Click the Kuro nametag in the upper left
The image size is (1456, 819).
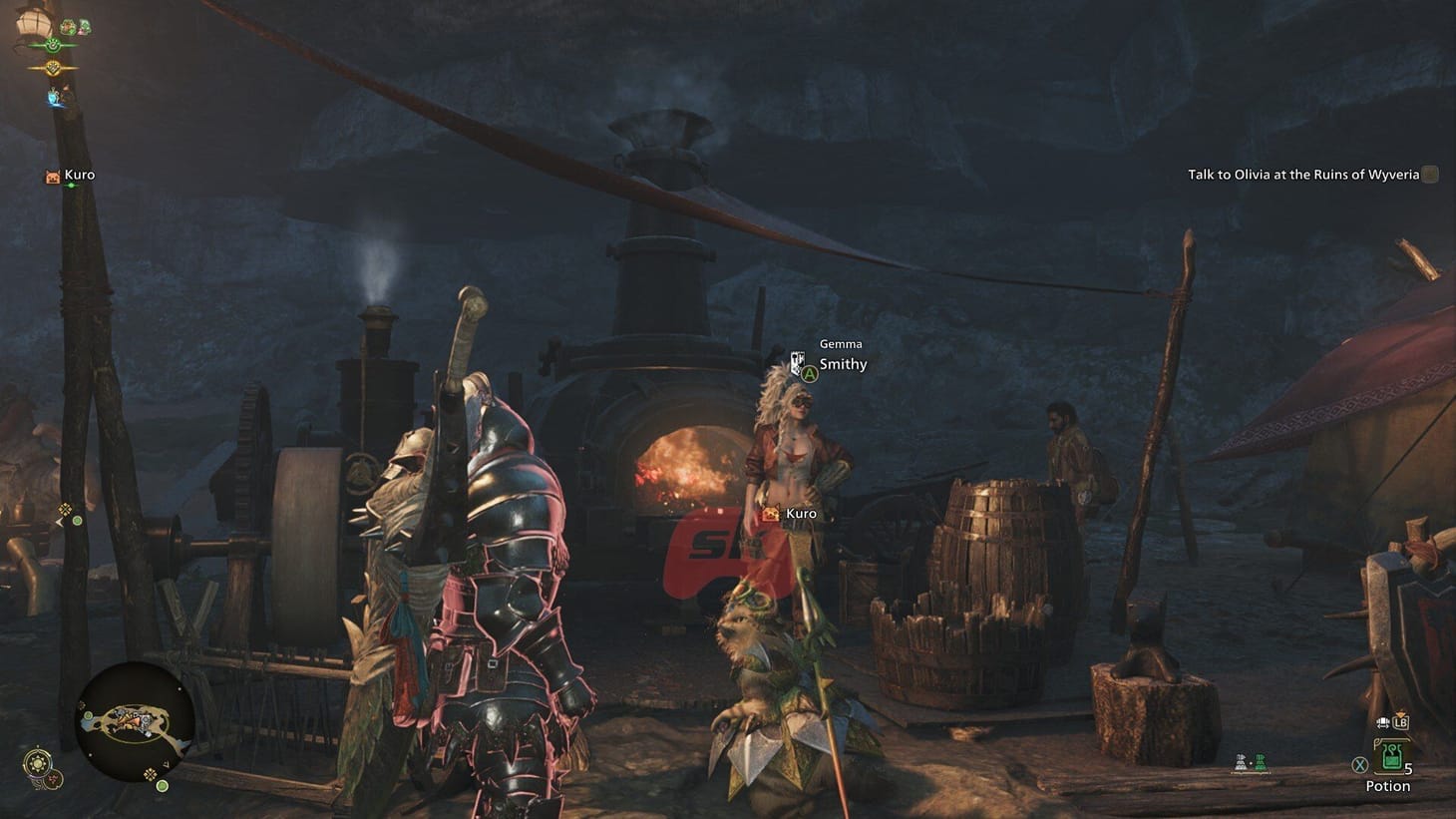tap(79, 175)
